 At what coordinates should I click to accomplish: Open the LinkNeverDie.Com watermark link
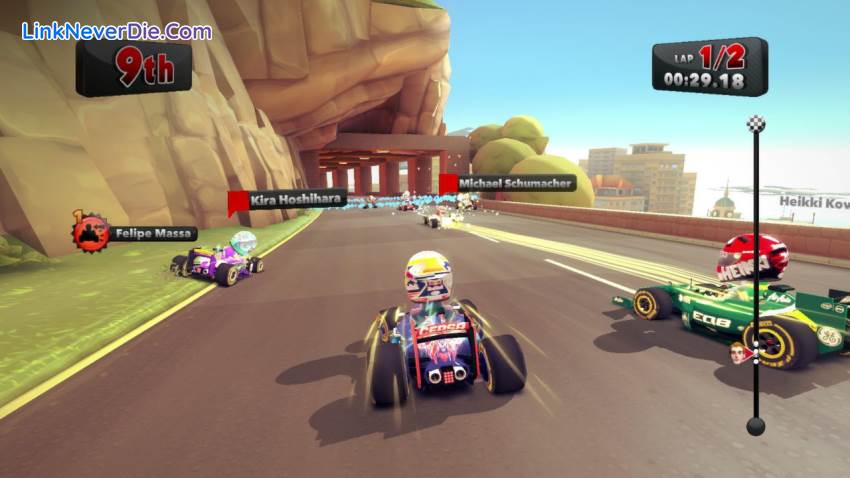[117, 31]
